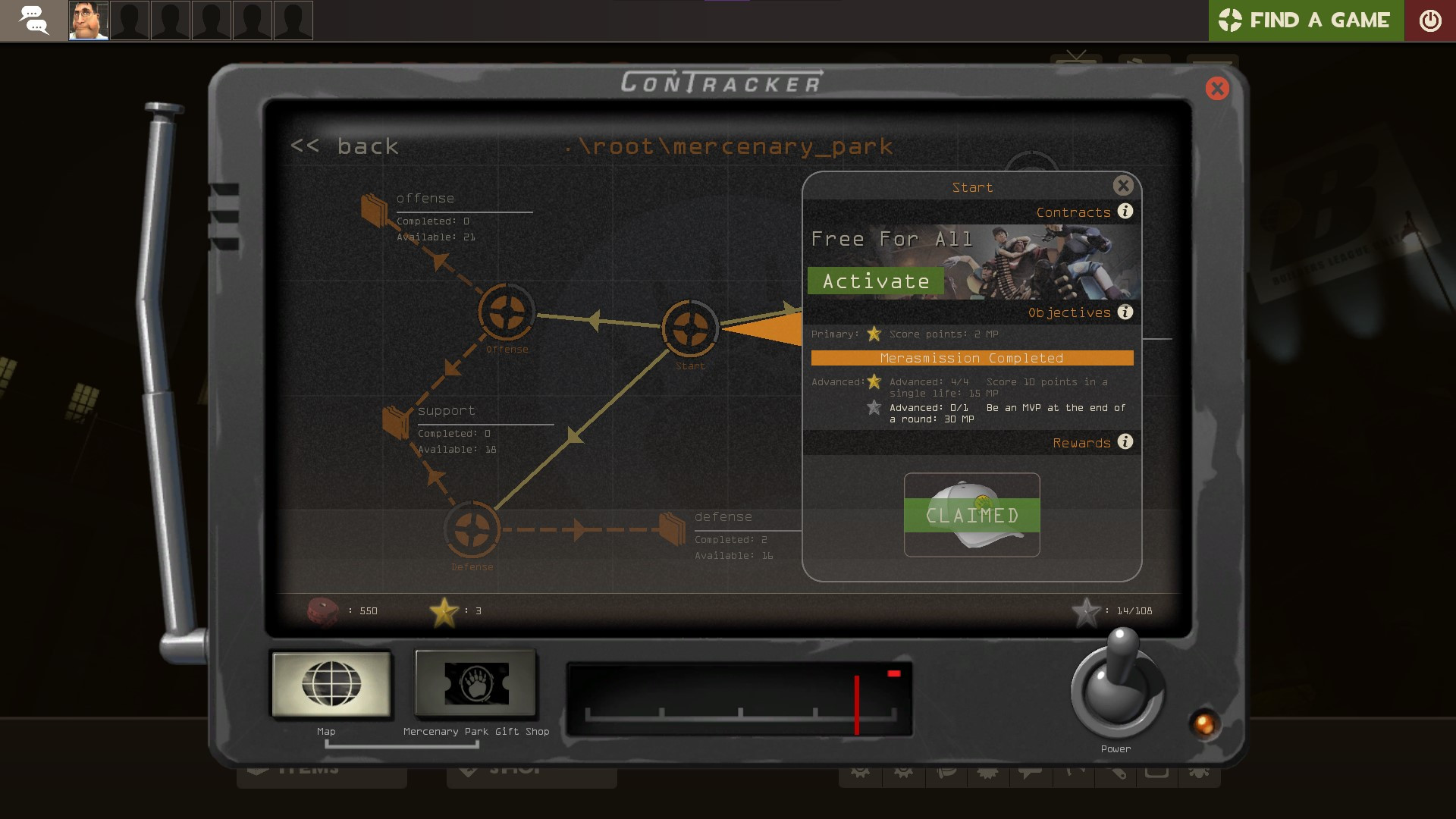Click the Mercenary Park Gift Shop ticket icon

point(475,685)
